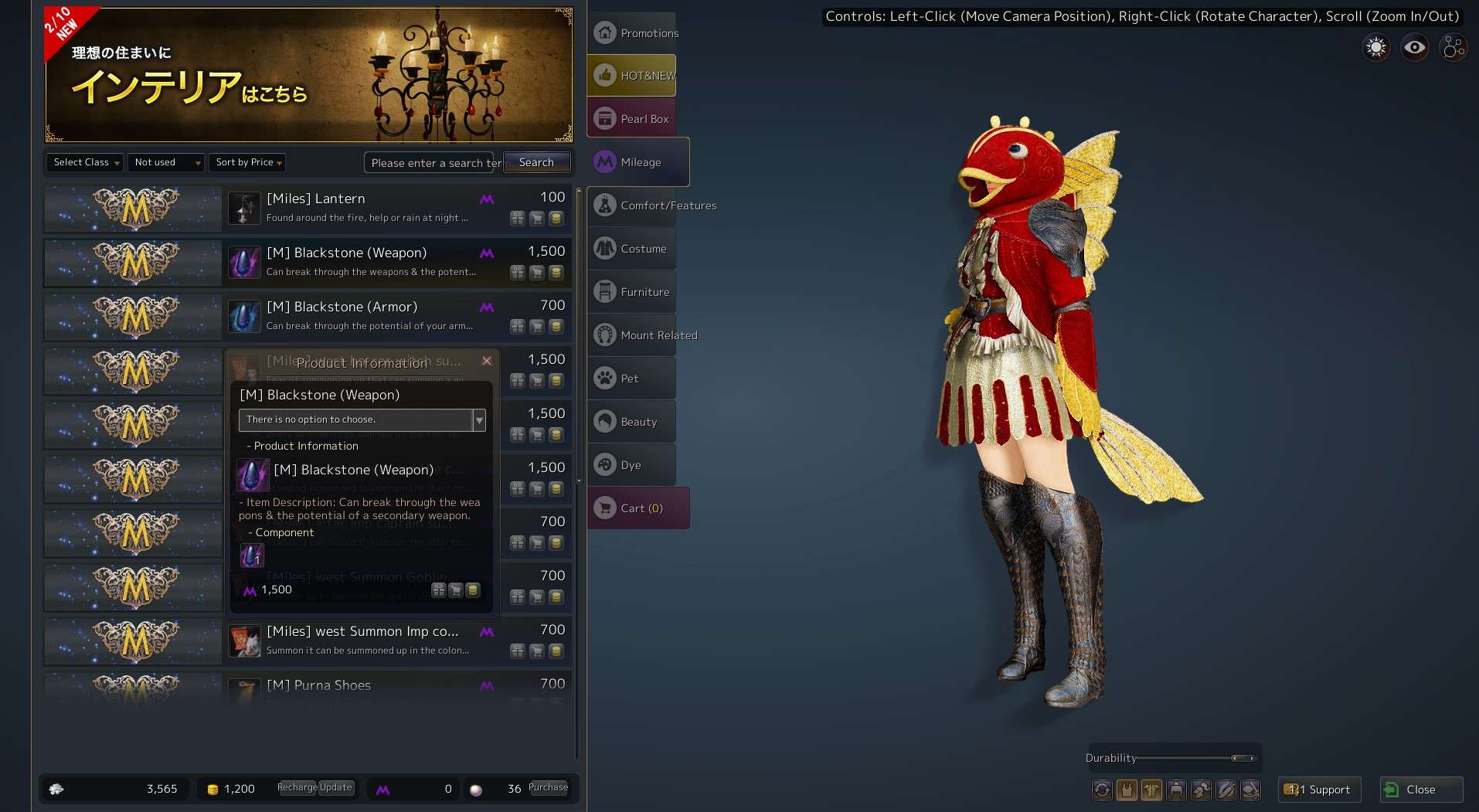
Task: Expand the Sort by Price dropdown
Action: [247, 162]
